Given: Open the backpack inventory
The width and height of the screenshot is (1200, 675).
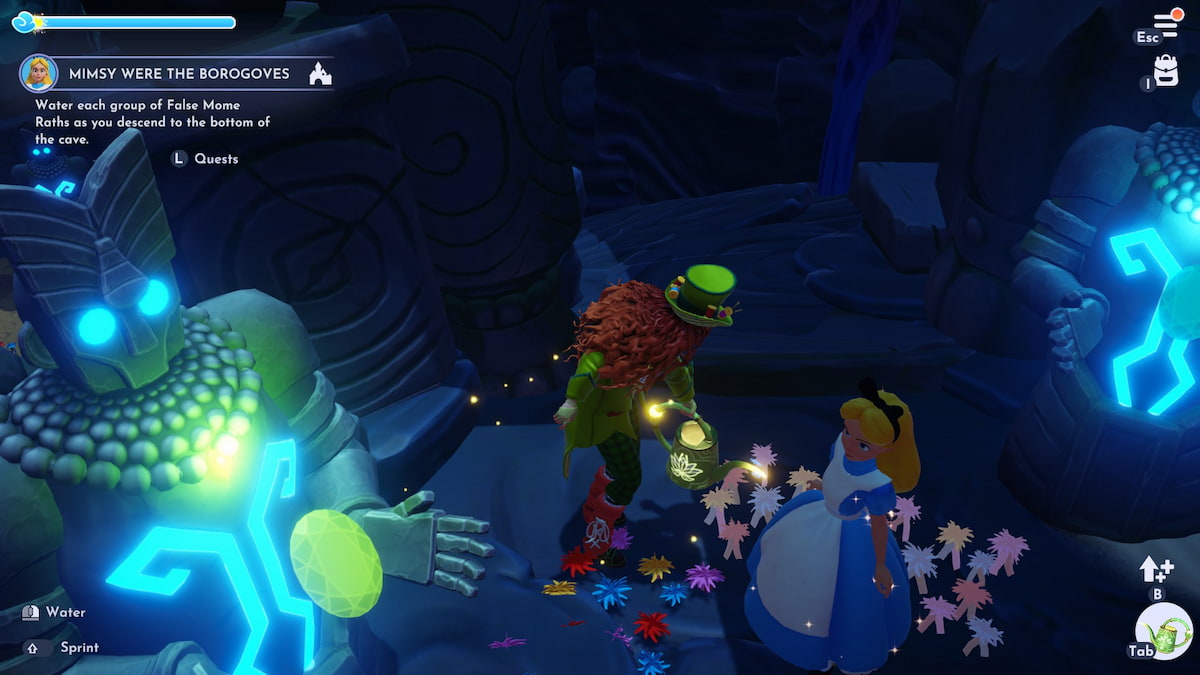Looking at the screenshot, I should tap(1166, 70).
